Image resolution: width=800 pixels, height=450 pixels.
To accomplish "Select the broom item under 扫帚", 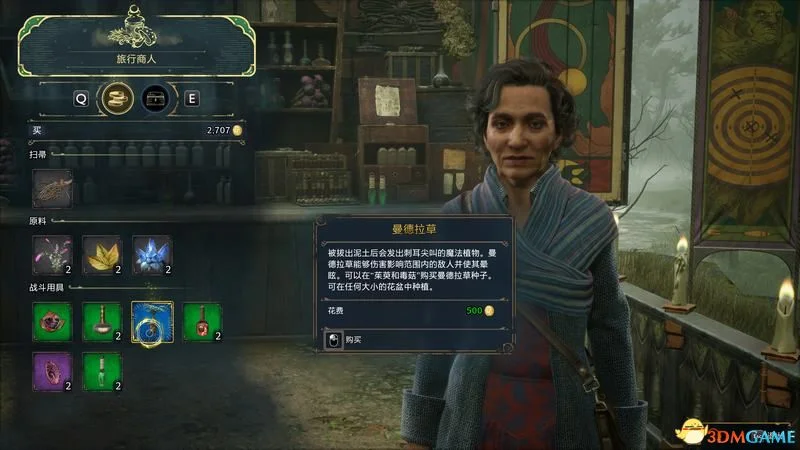I will [52, 188].
